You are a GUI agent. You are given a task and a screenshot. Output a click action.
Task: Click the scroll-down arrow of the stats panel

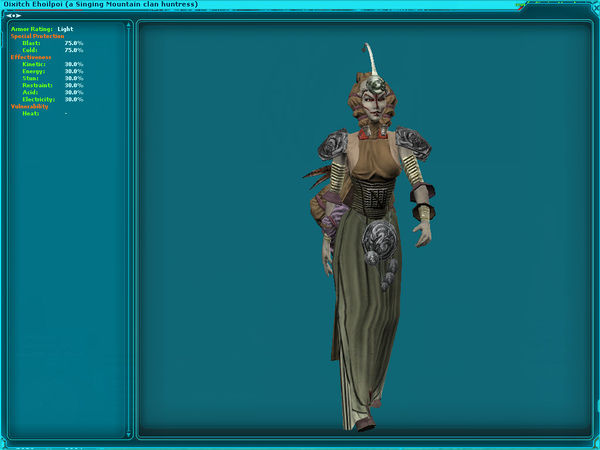click(x=128, y=435)
